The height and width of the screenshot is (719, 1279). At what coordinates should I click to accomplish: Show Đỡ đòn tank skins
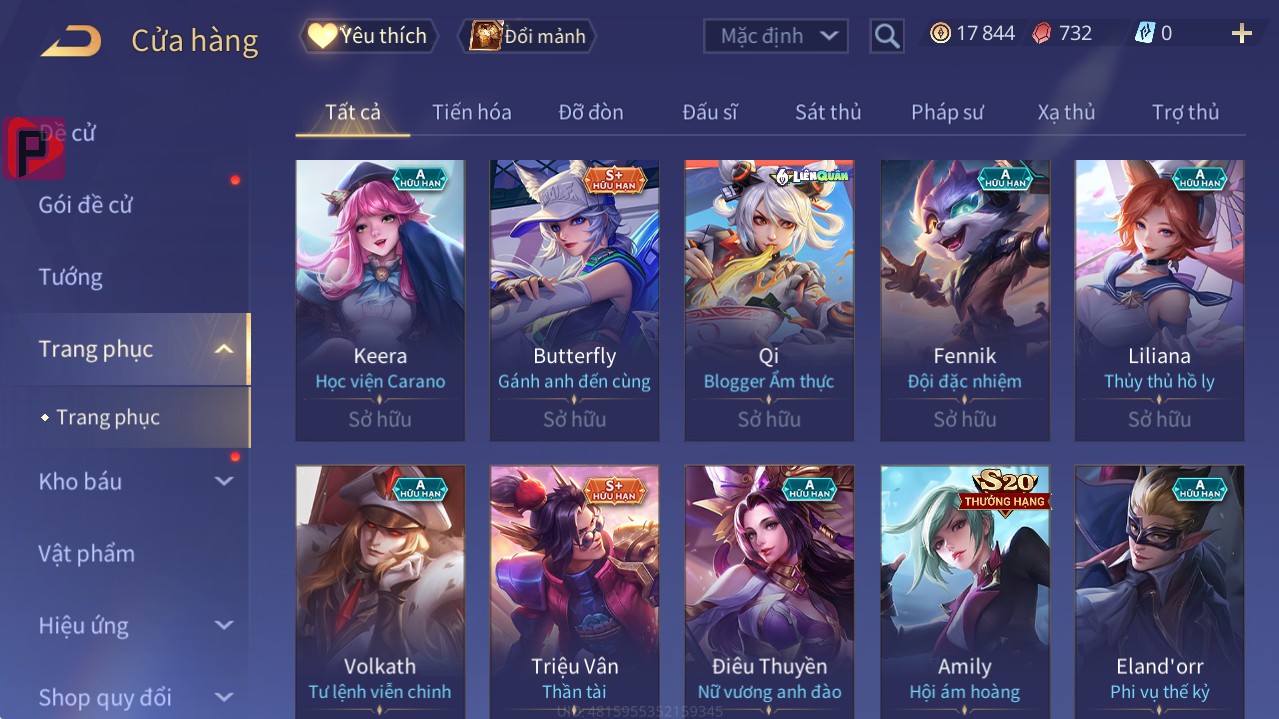tap(590, 112)
